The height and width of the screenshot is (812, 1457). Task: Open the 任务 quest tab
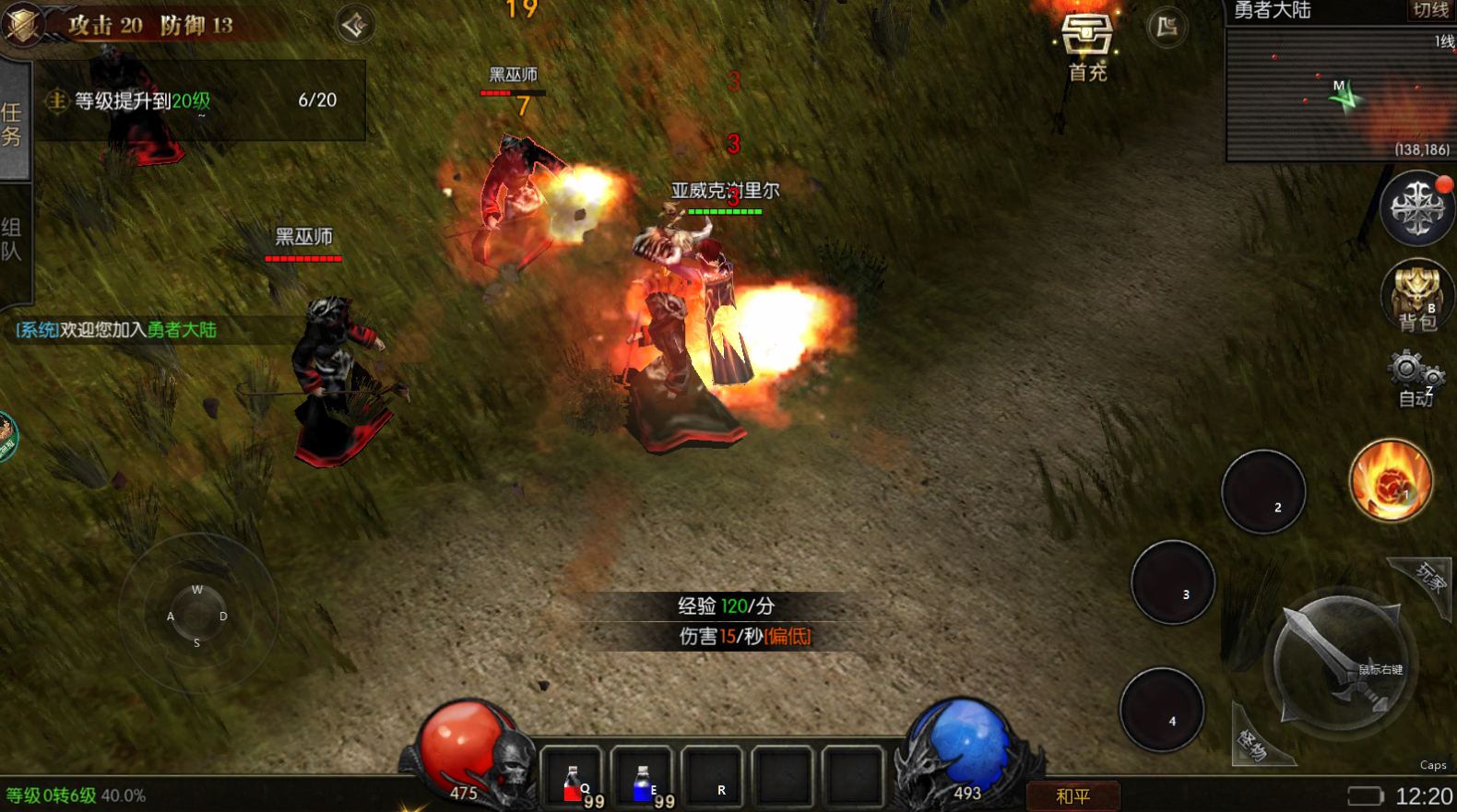[13, 123]
